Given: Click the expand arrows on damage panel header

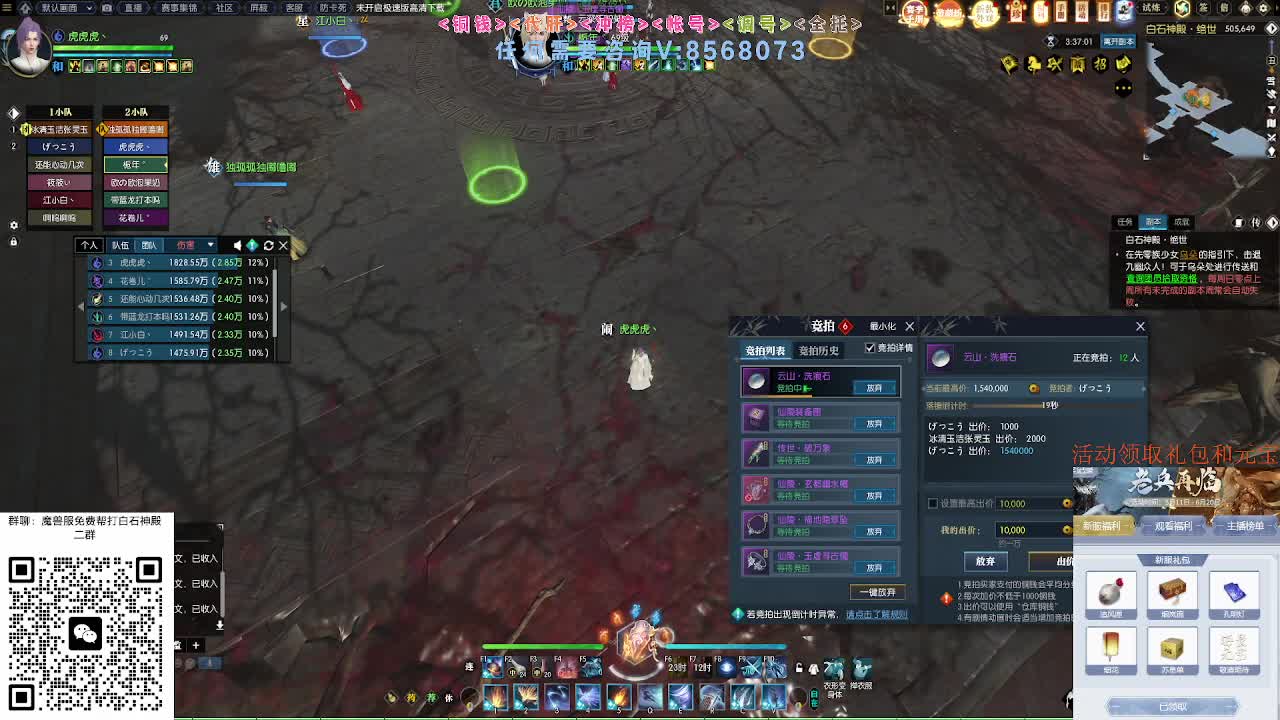Looking at the screenshot, I should click(253, 245).
